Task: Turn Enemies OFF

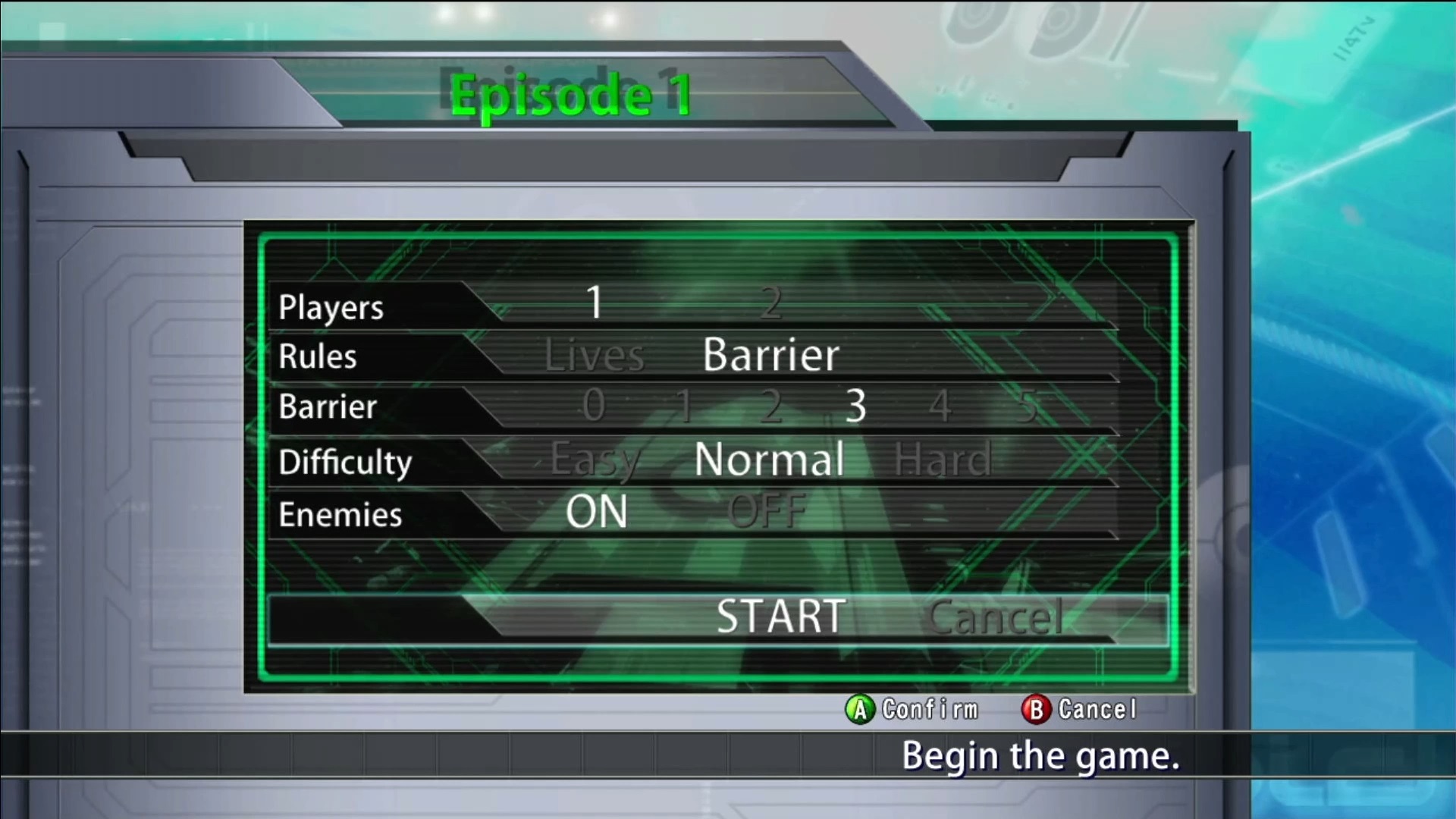Action: click(767, 513)
